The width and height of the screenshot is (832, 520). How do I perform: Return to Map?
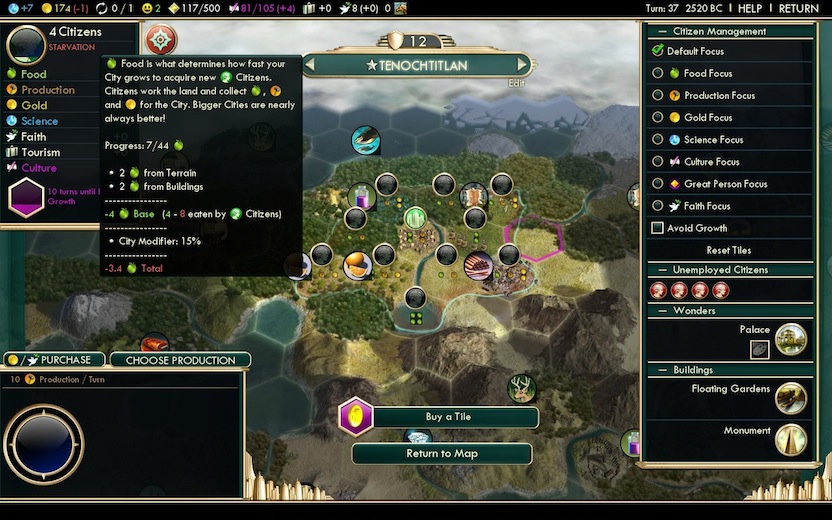(441, 453)
